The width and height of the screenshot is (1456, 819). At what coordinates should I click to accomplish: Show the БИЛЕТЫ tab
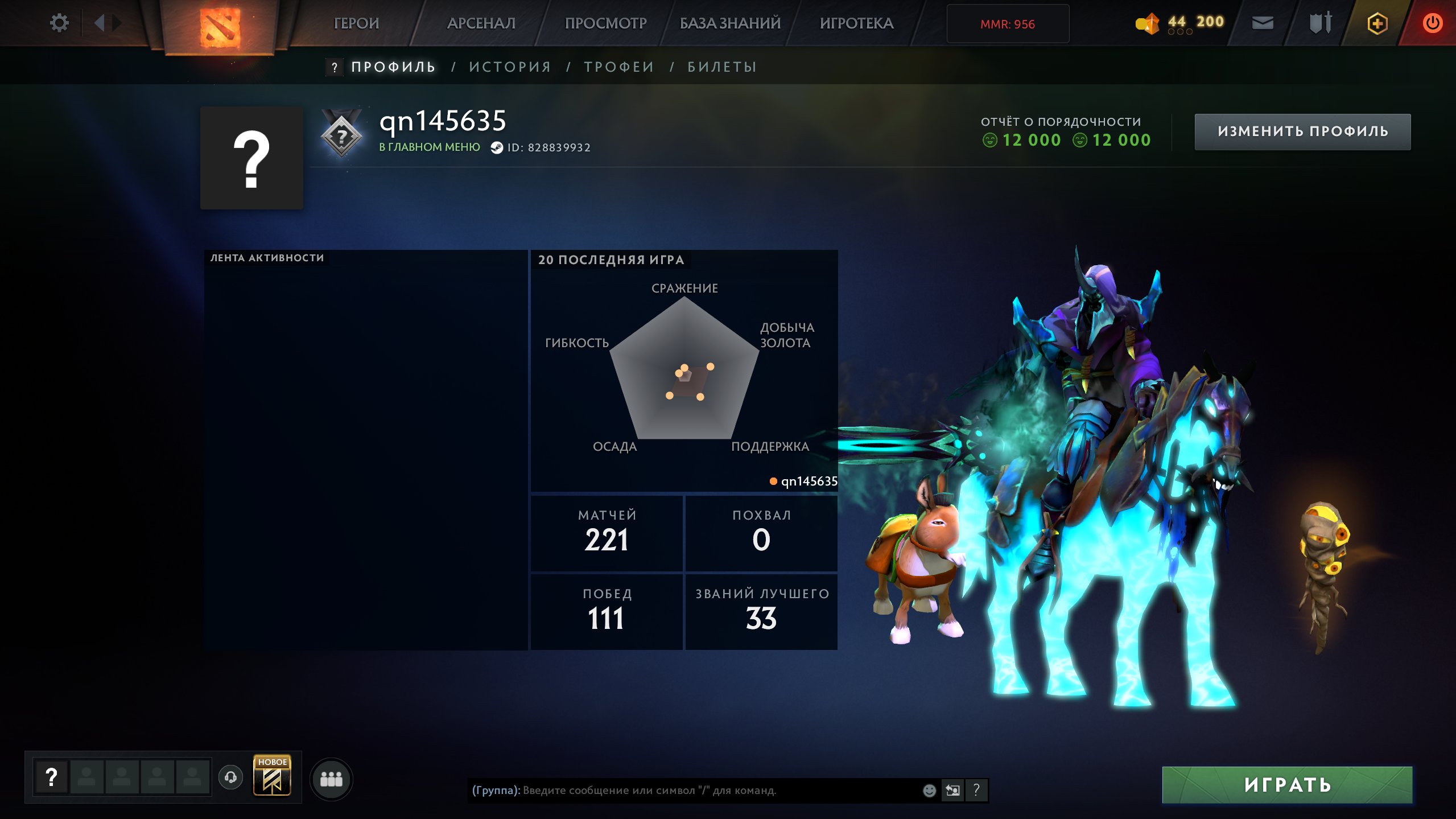(722, 67)
